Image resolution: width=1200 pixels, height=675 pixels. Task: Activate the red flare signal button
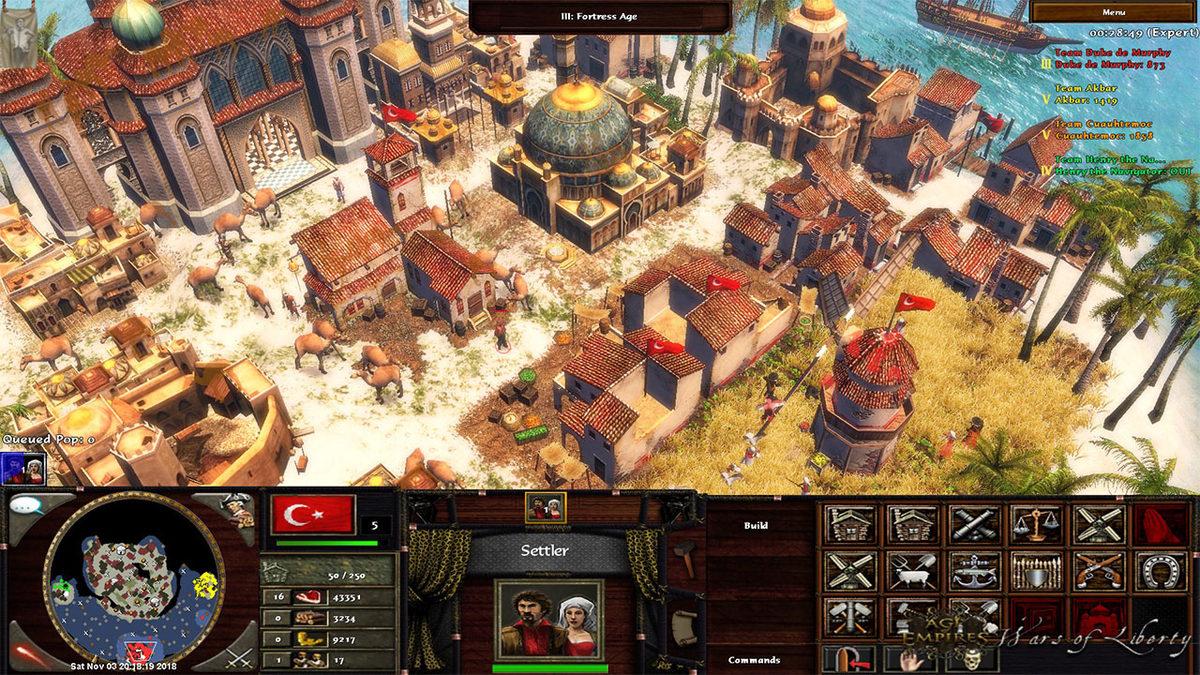pos(26,655)
